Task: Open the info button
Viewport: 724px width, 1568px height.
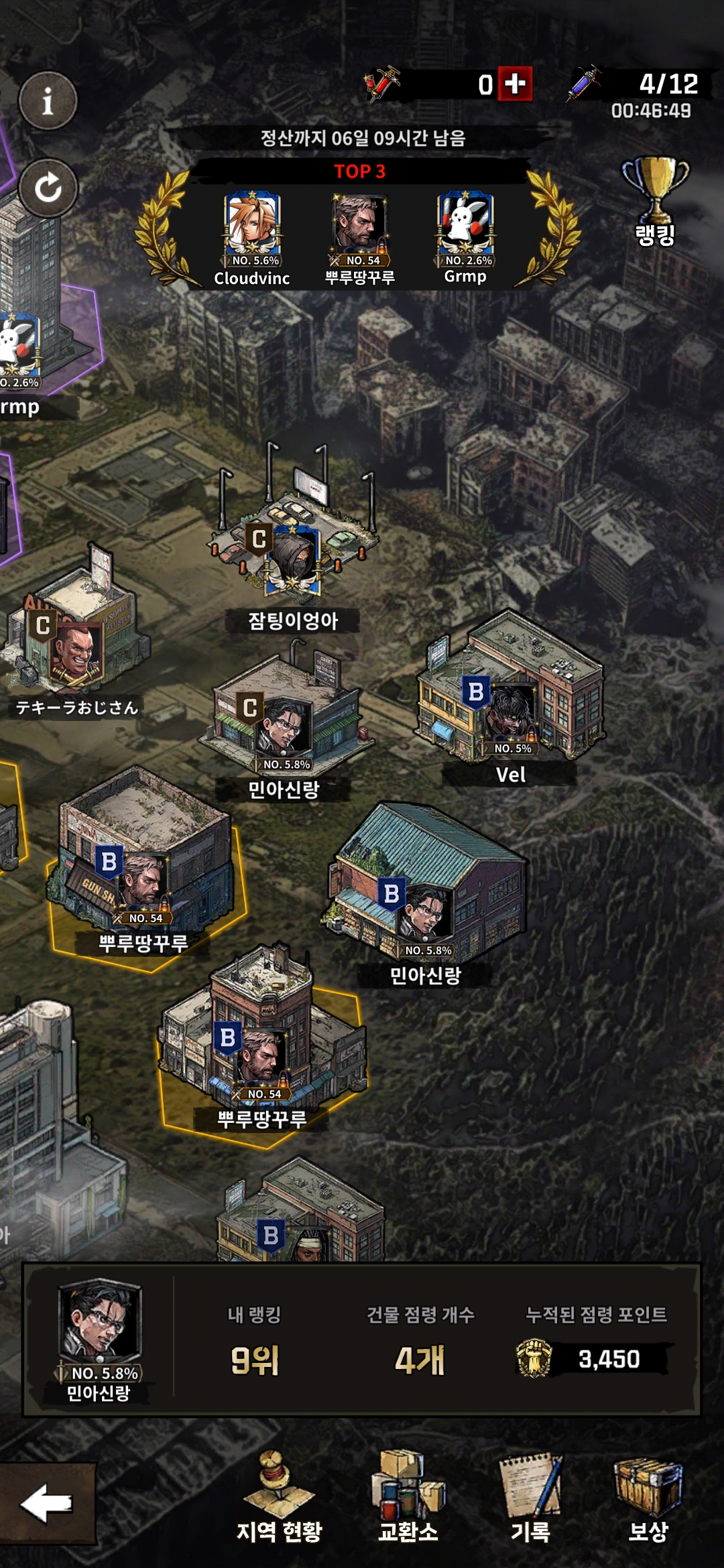Action: [x=48, y=101]
